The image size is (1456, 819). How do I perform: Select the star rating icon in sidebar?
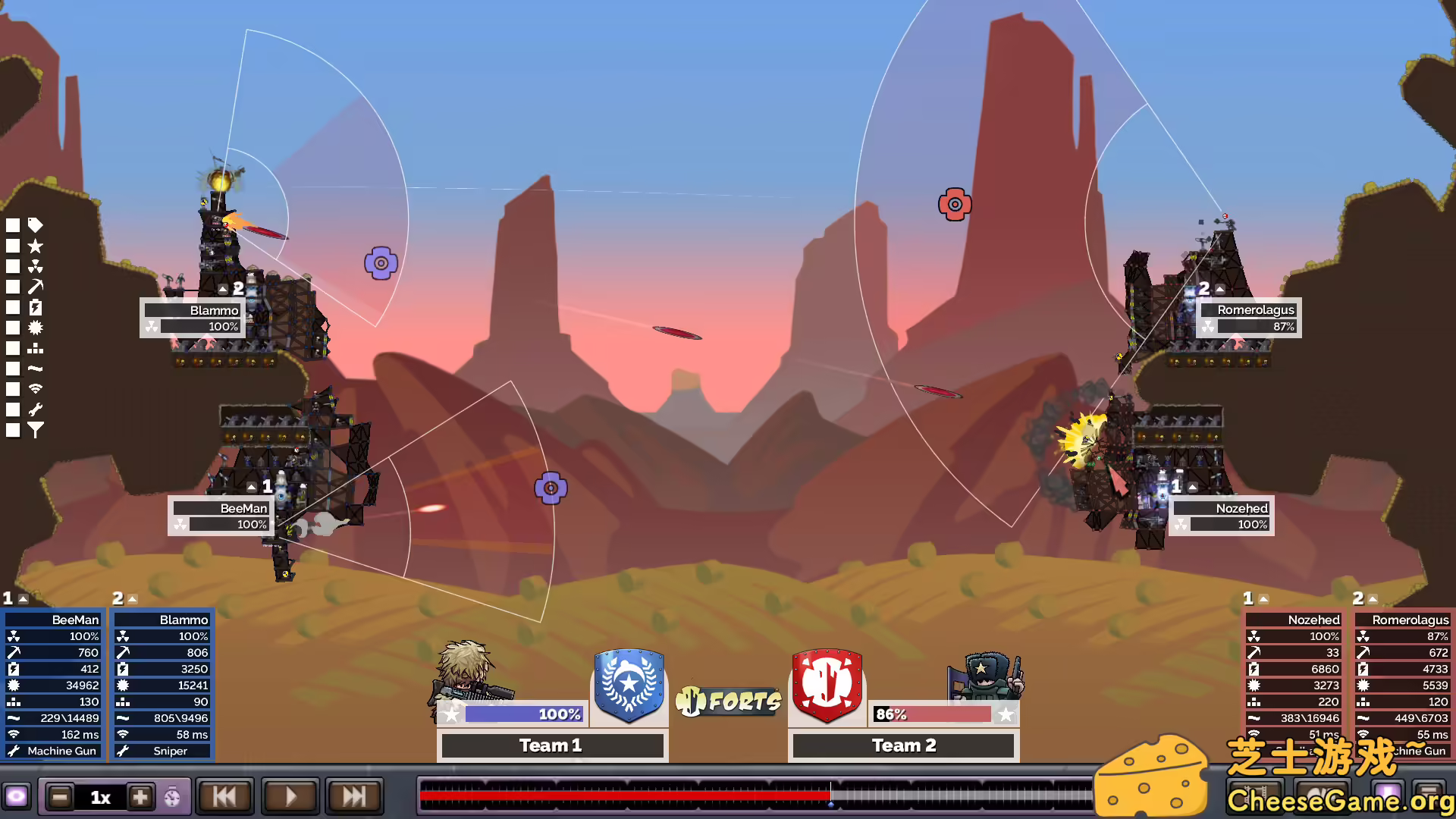click(36, 246)
